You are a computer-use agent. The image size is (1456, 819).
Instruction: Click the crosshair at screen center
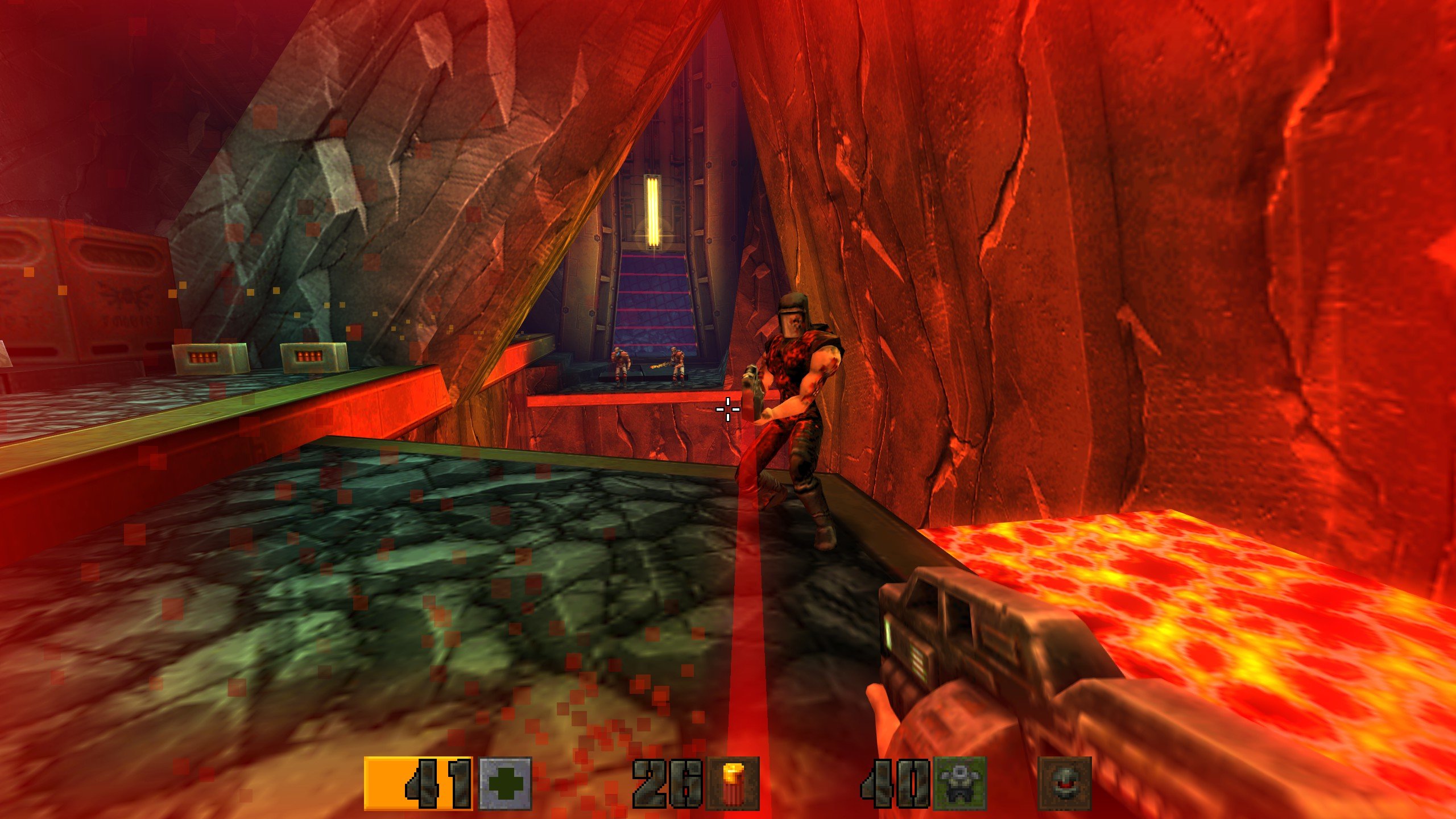tap(728, 408)
